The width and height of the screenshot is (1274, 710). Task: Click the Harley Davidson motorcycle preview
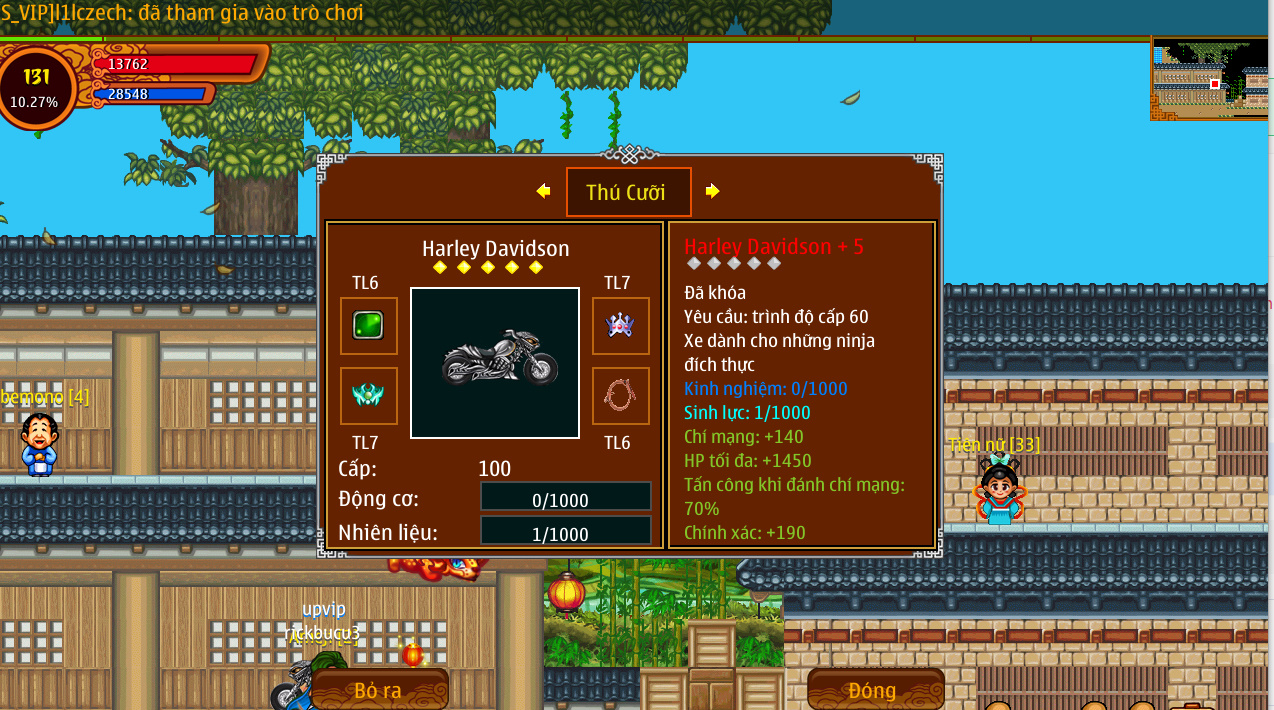(x=495, y=362)
